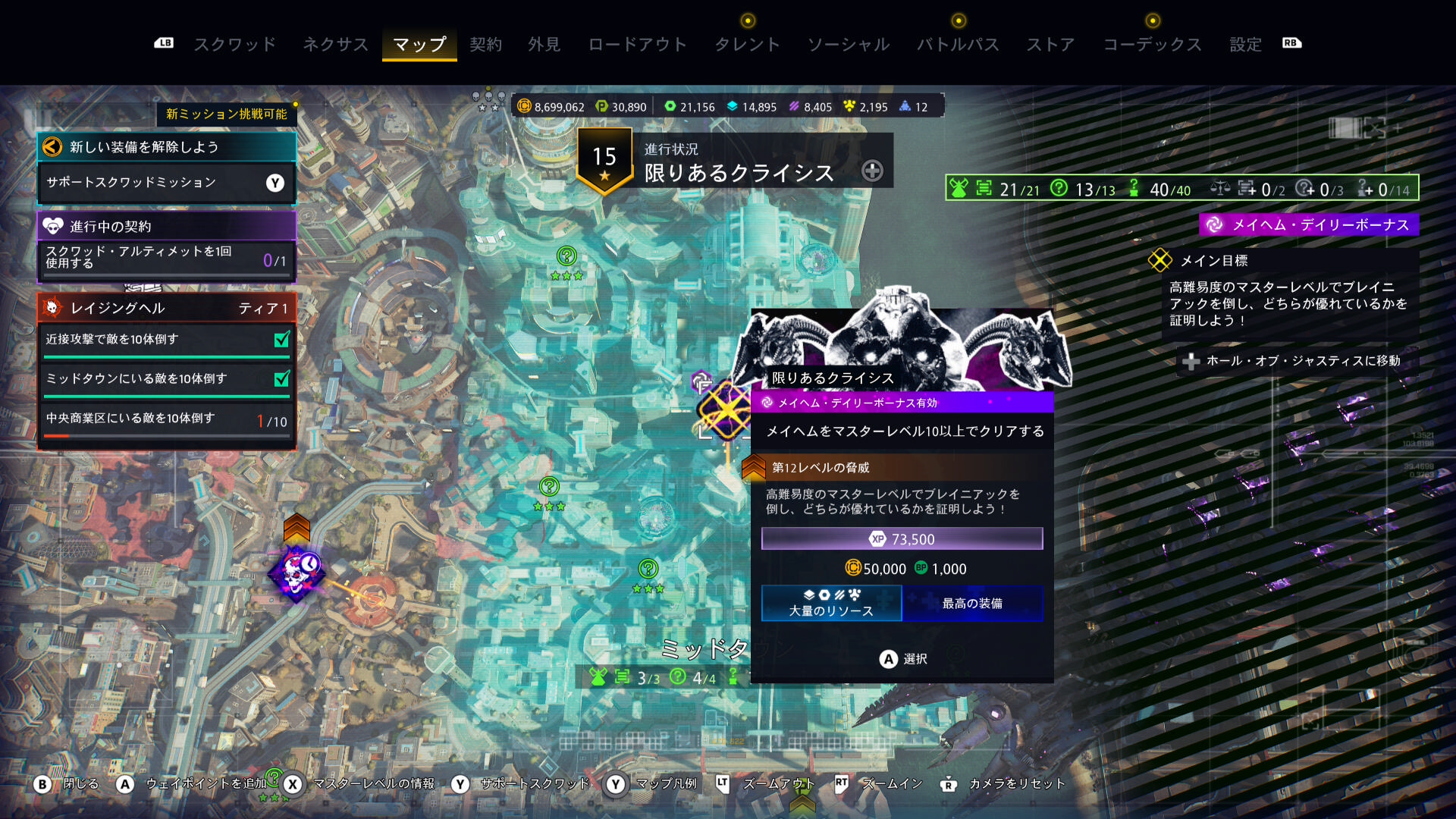The image size is (1456, 819).
Task: Open the 設定 tab
Action: tap(1245, 45)
